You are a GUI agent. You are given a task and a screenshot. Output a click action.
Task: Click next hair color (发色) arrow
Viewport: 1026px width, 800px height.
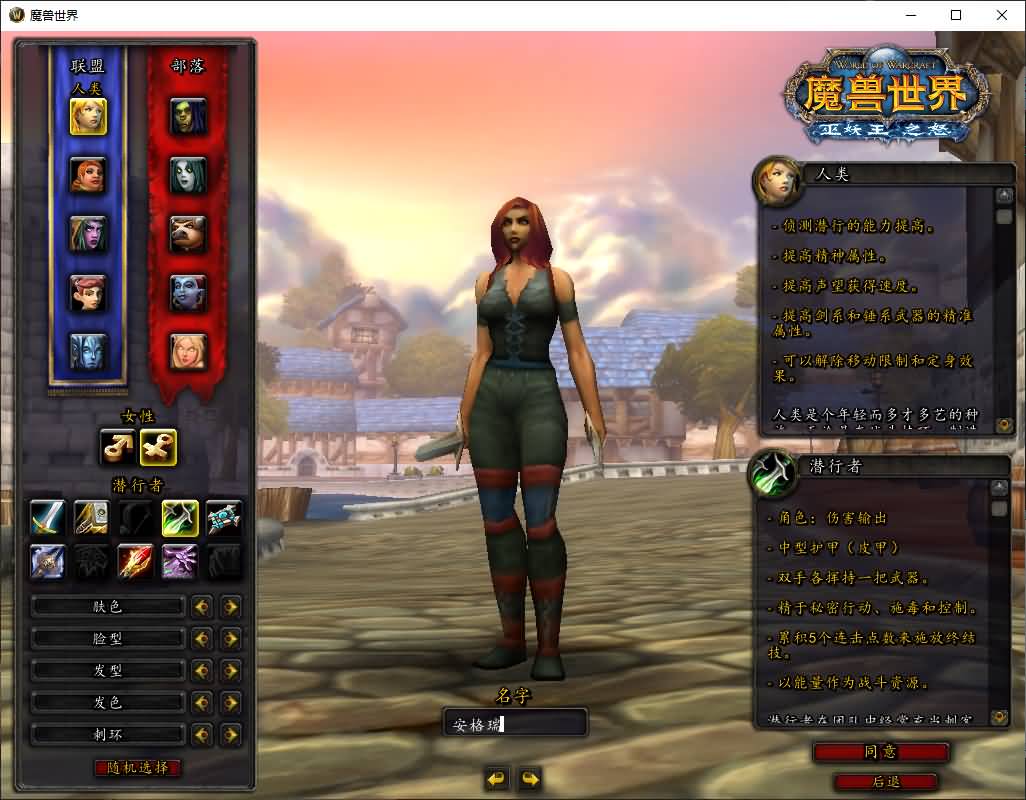(x=231, y=702)
